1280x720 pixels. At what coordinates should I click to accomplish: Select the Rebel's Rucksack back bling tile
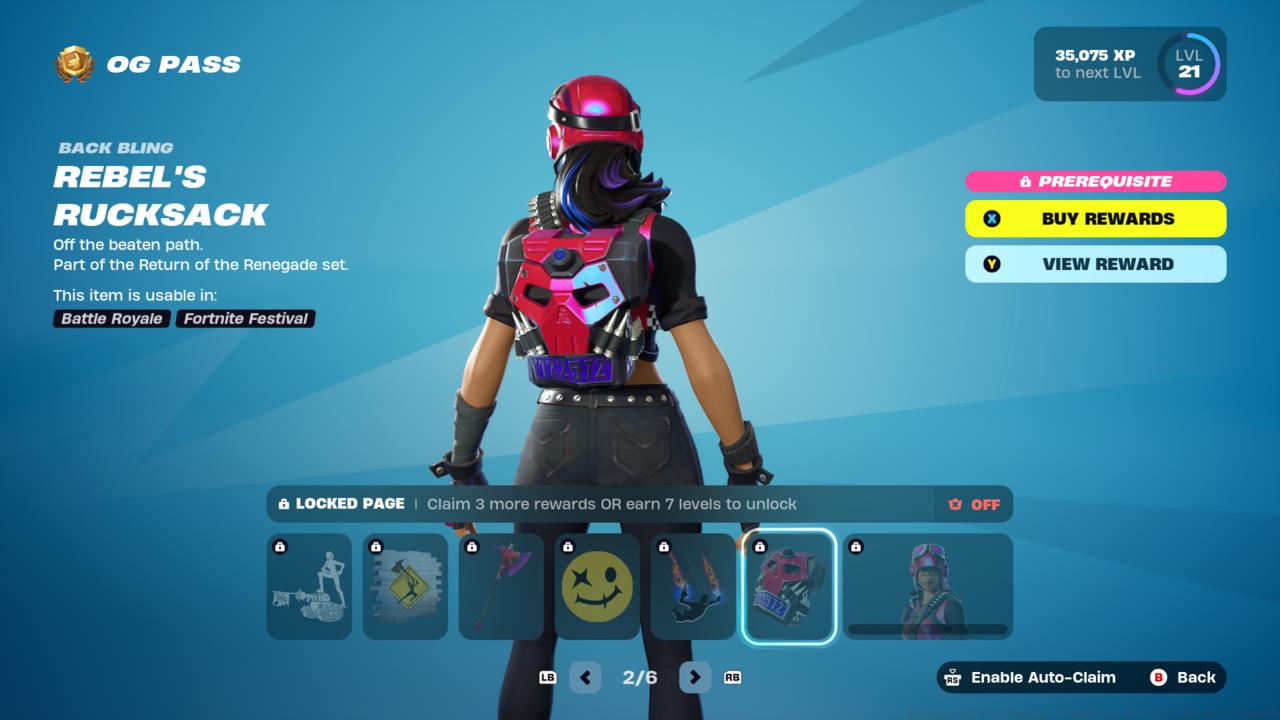[789, 586]
